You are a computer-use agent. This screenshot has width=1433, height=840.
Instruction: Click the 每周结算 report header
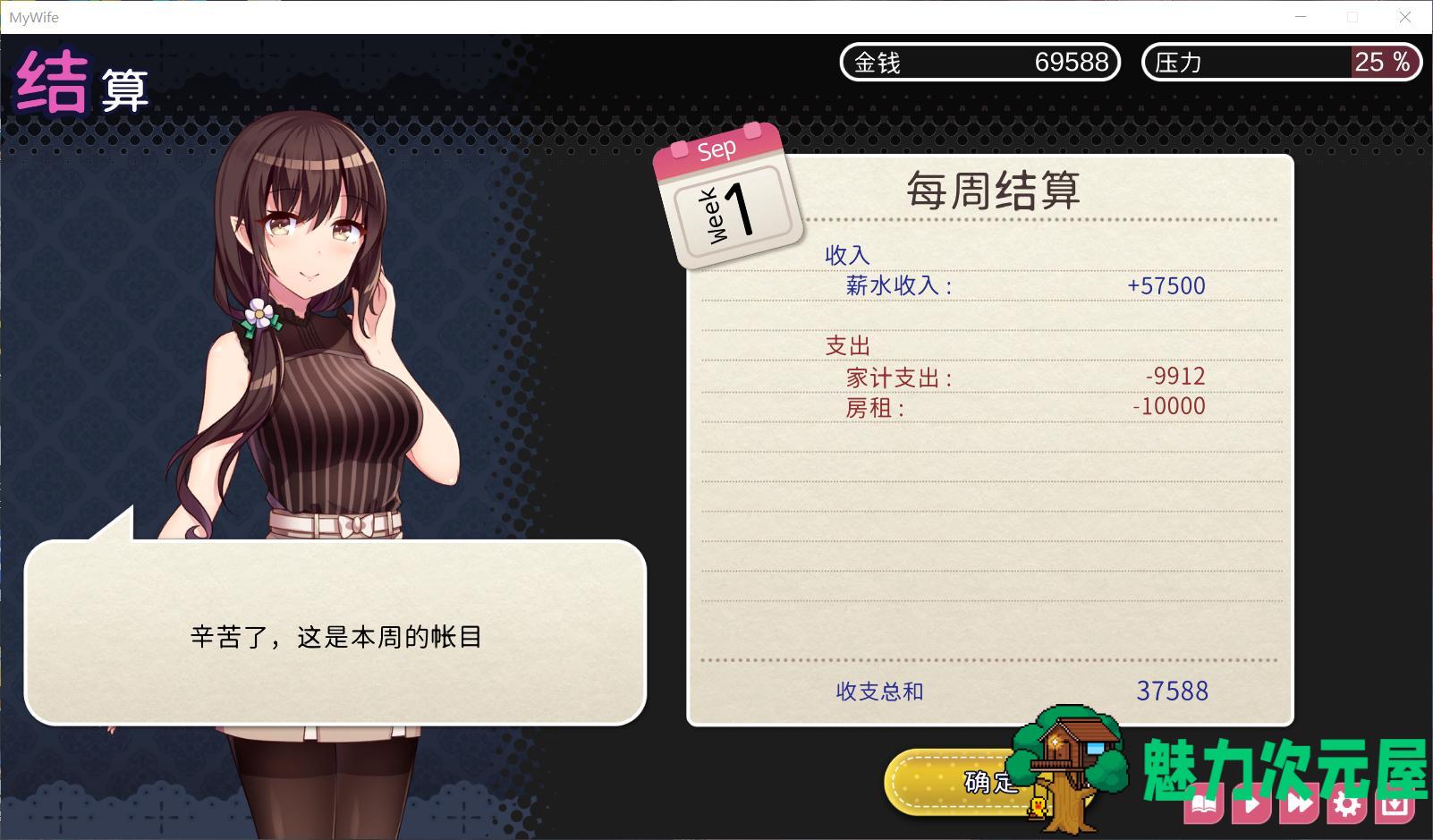point(993,191)
